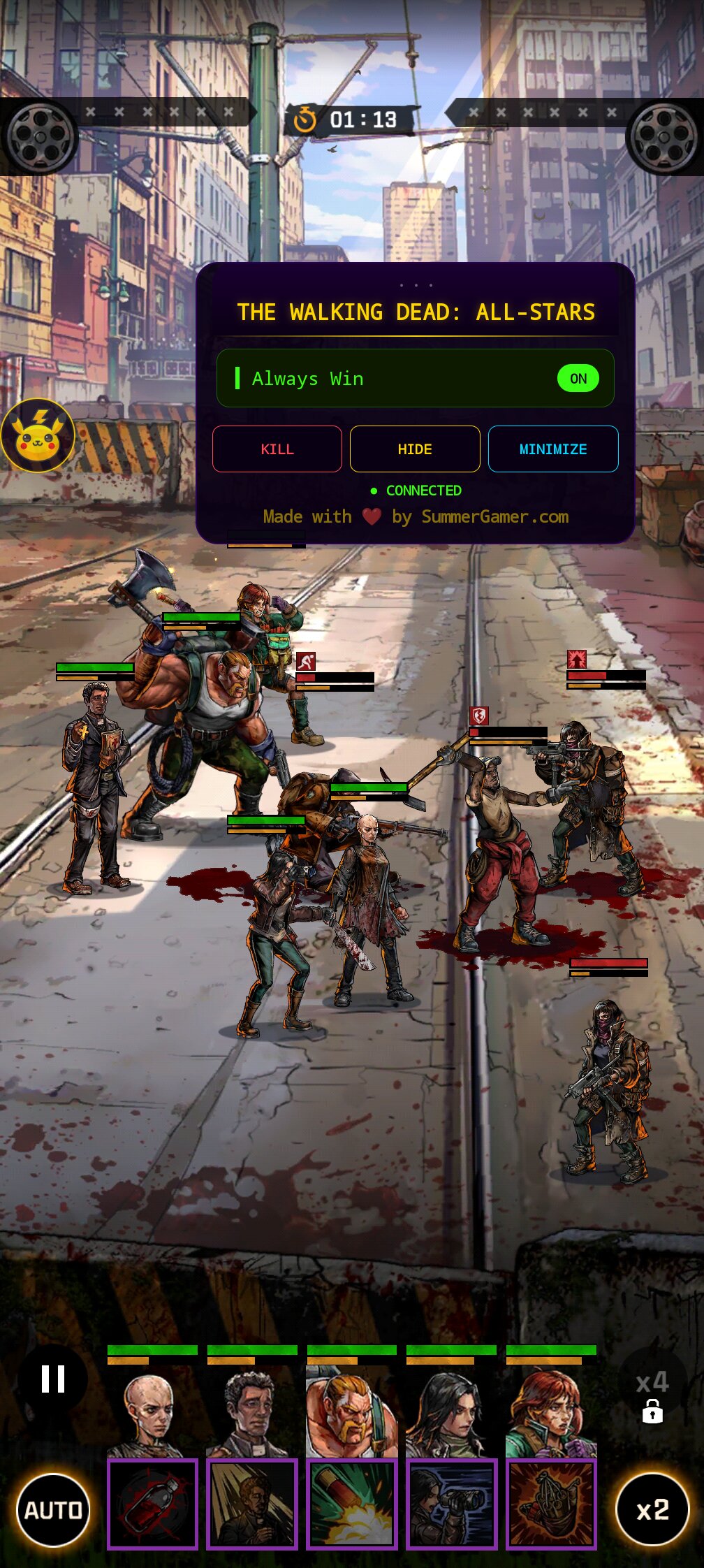Activate the bald woman's bottle skill
This screenshot has height=1568, width=704.
152,1504
